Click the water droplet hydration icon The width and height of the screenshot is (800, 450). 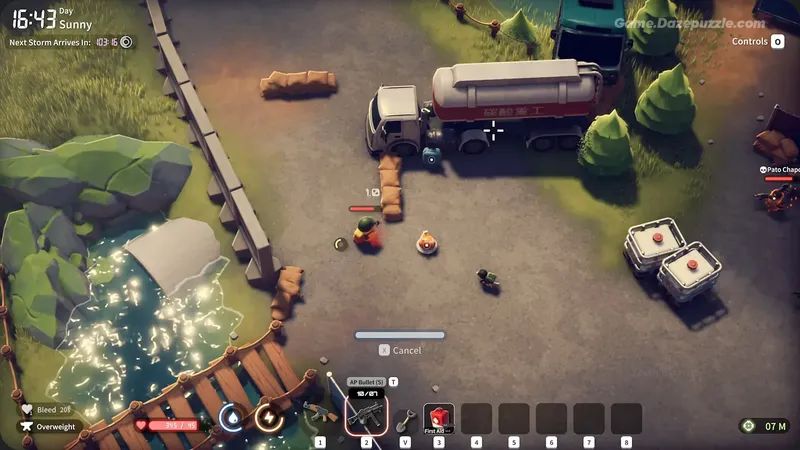click(x=231, y=415)
